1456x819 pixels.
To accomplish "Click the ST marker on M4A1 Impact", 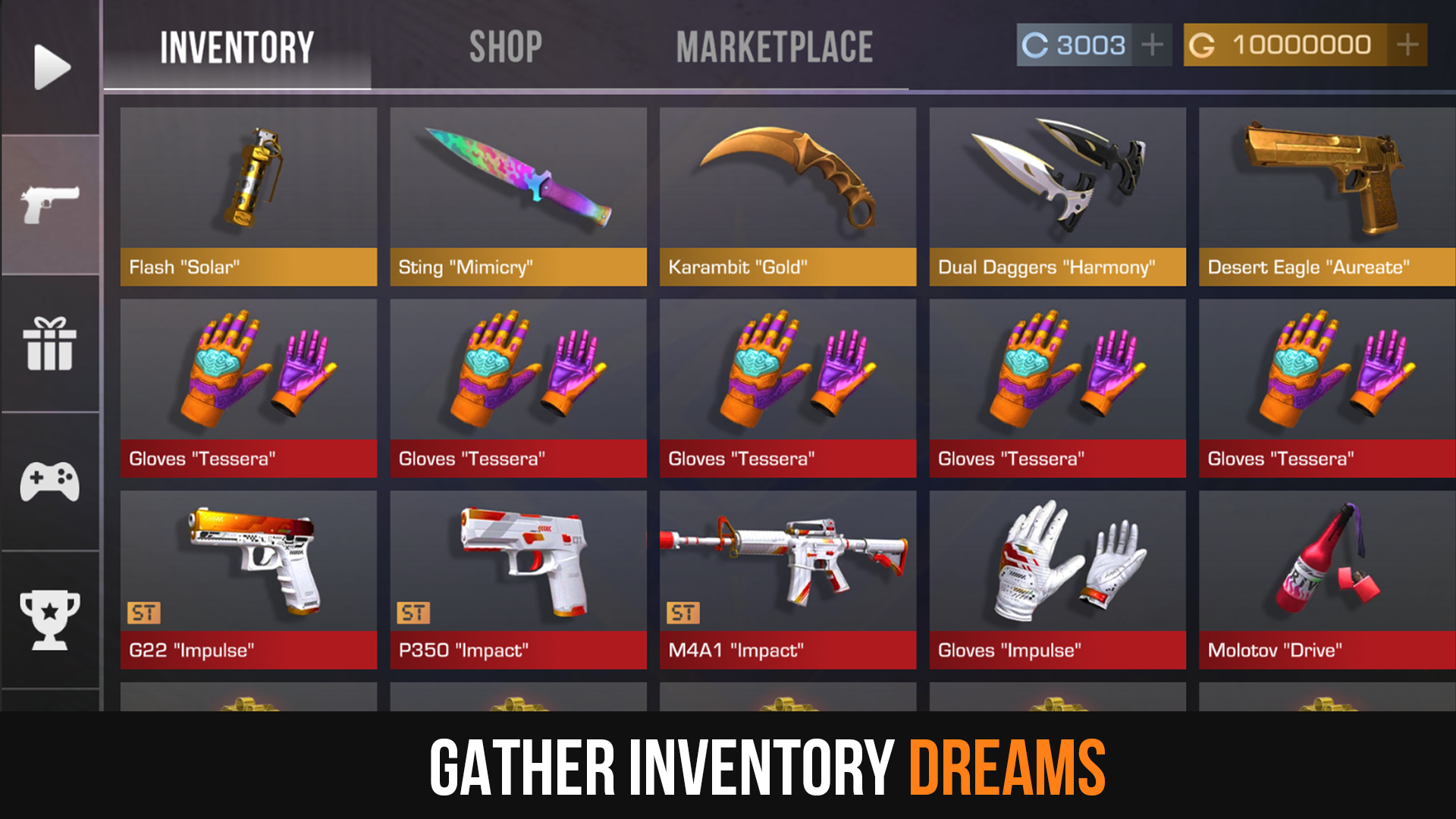I will (x=682, y=611).
